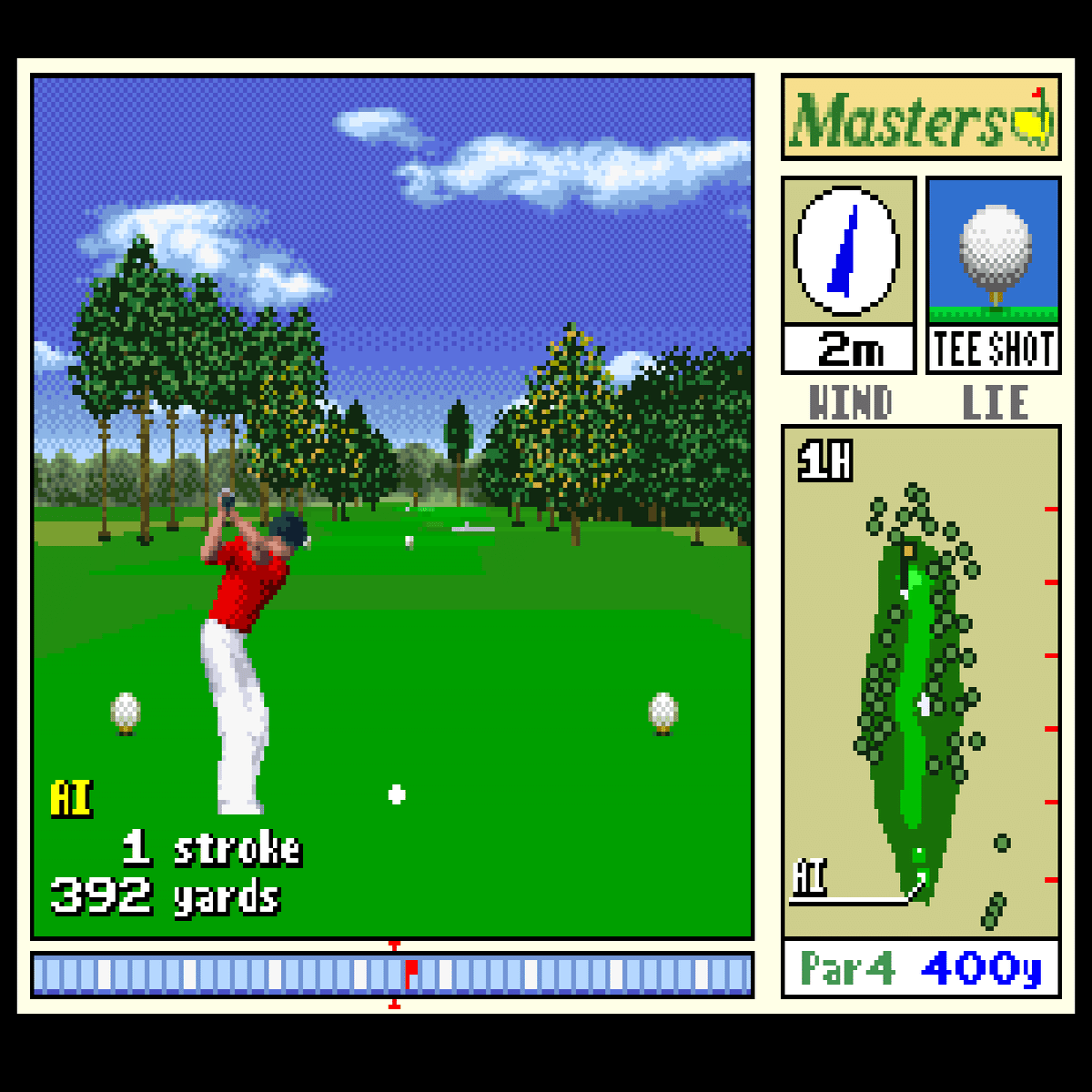This screenshot has height=1092, width=1092.
Task: Click the swing power meter bar
Action: click(392, 975)
